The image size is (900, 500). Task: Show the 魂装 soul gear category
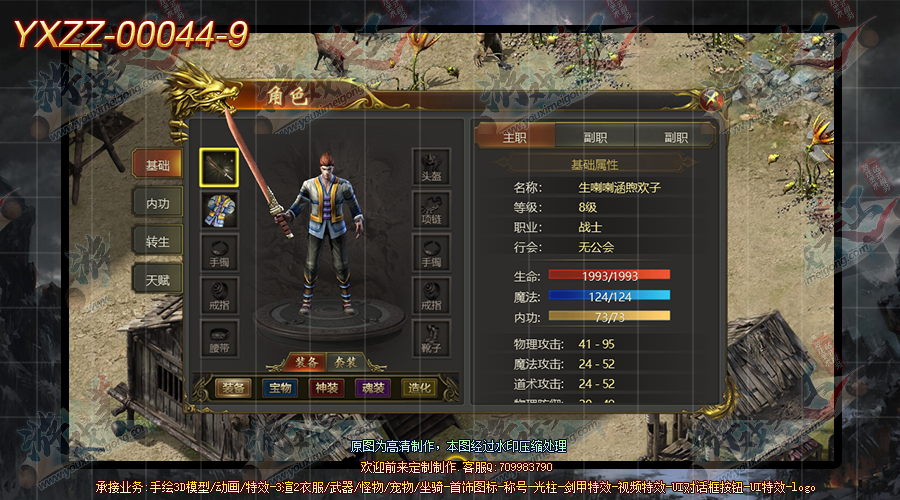pyautogui.click(x=373, y=388)
